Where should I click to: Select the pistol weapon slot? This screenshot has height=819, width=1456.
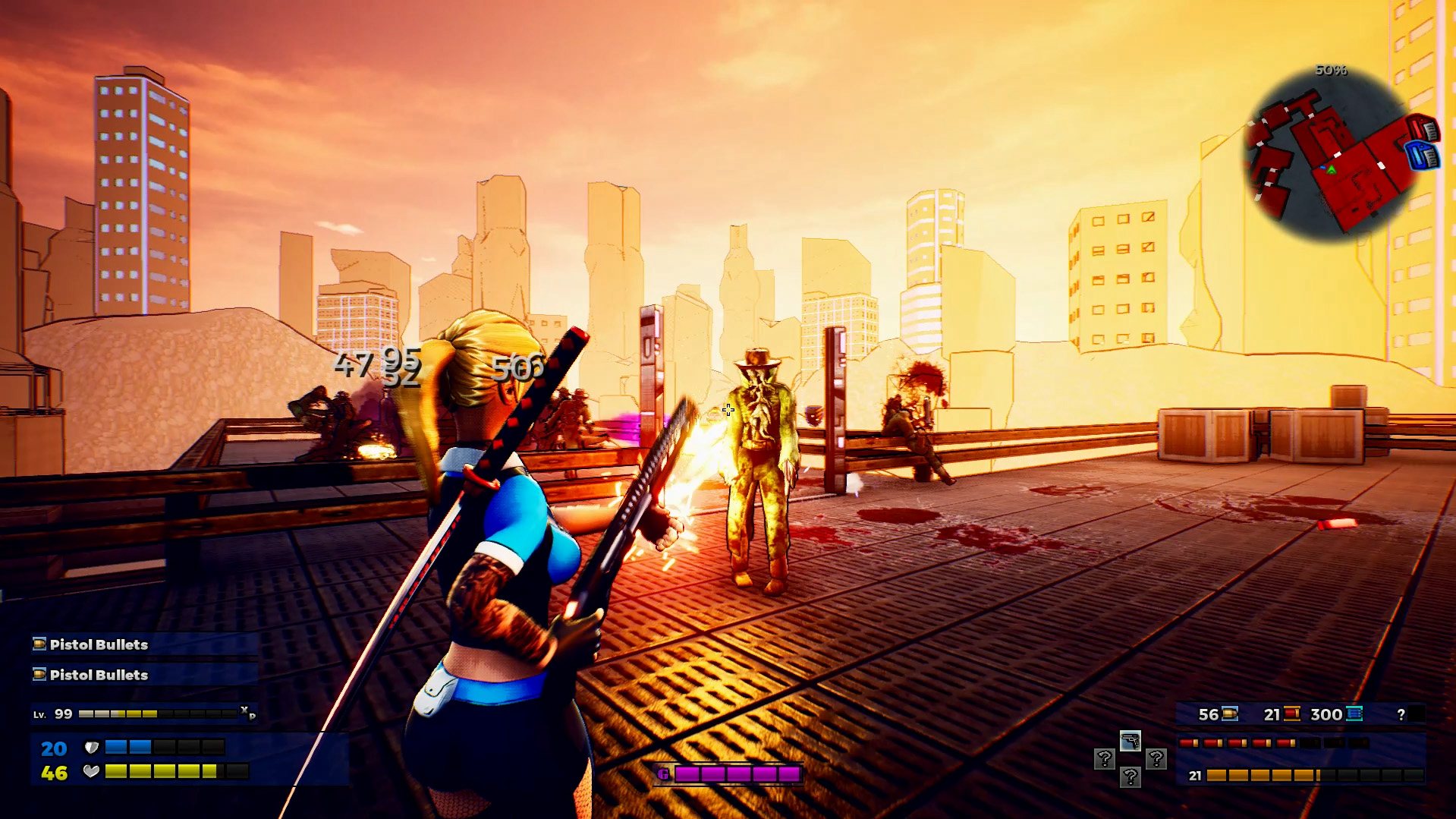[x=1130, y=741]
